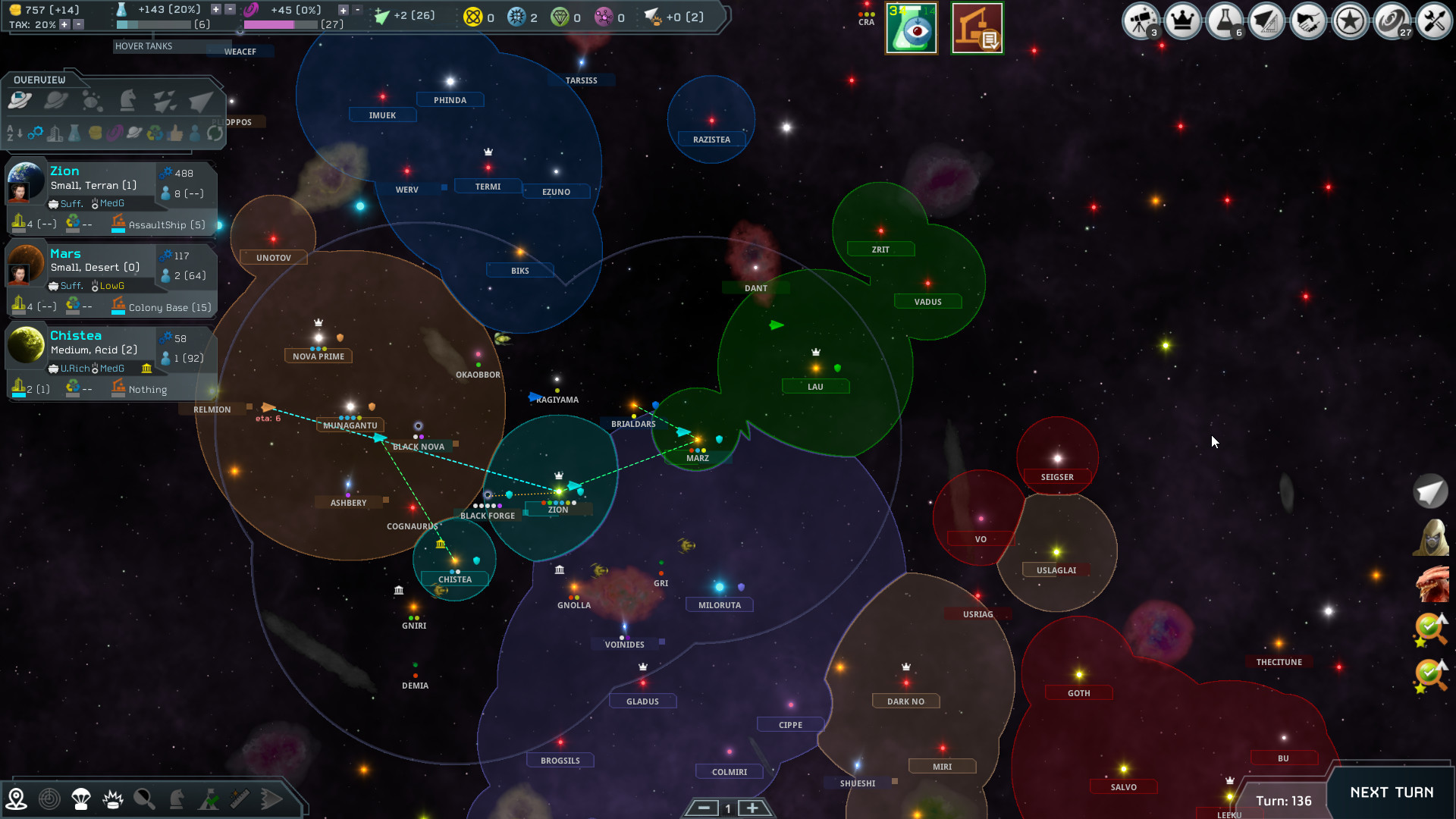
Task: Open the ship designer blueprint icon
Action: [x=1266, y=20]
